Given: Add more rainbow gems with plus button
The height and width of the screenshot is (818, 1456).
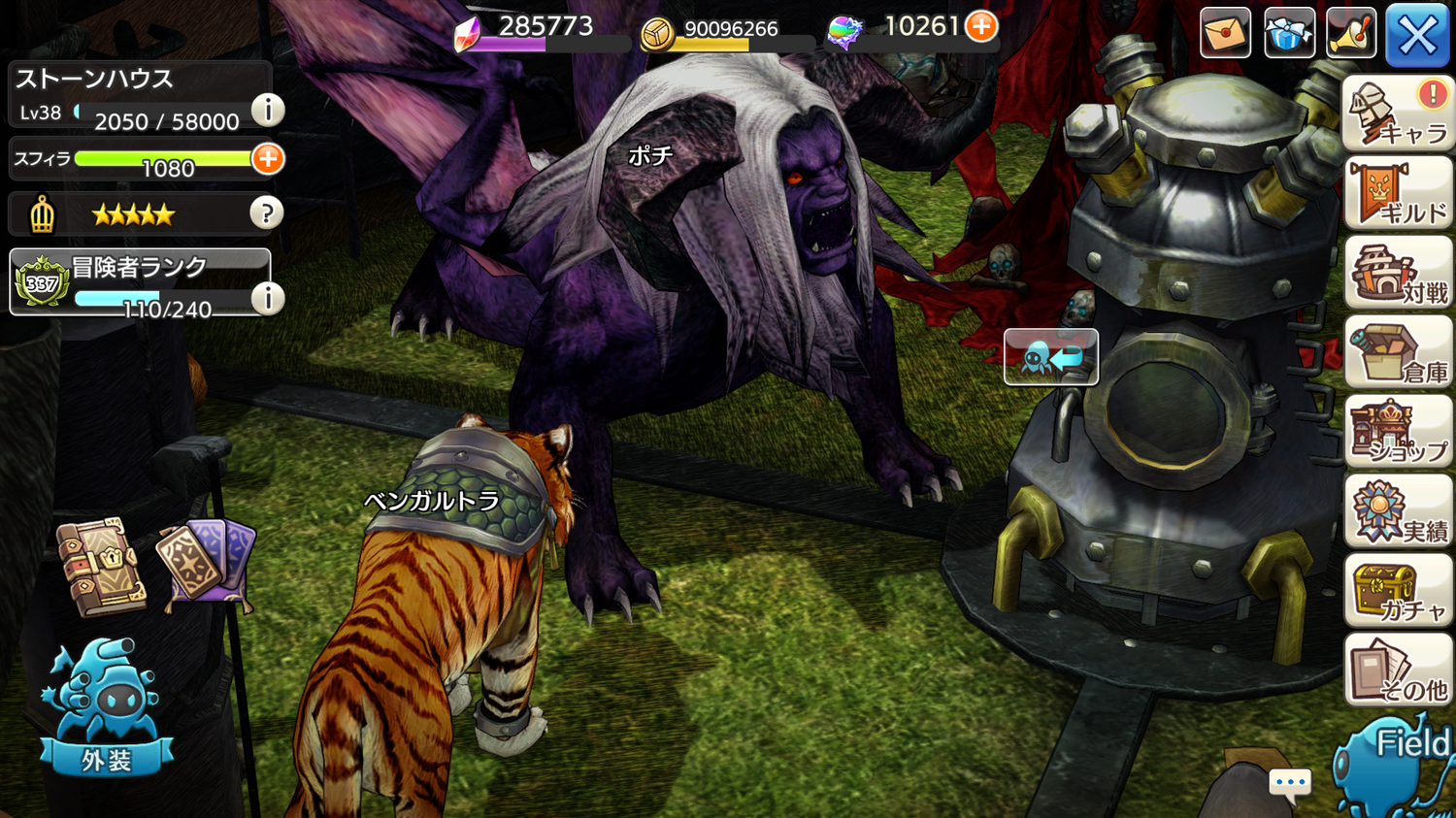Looking at the screenshot, I should tap(981, 26).
